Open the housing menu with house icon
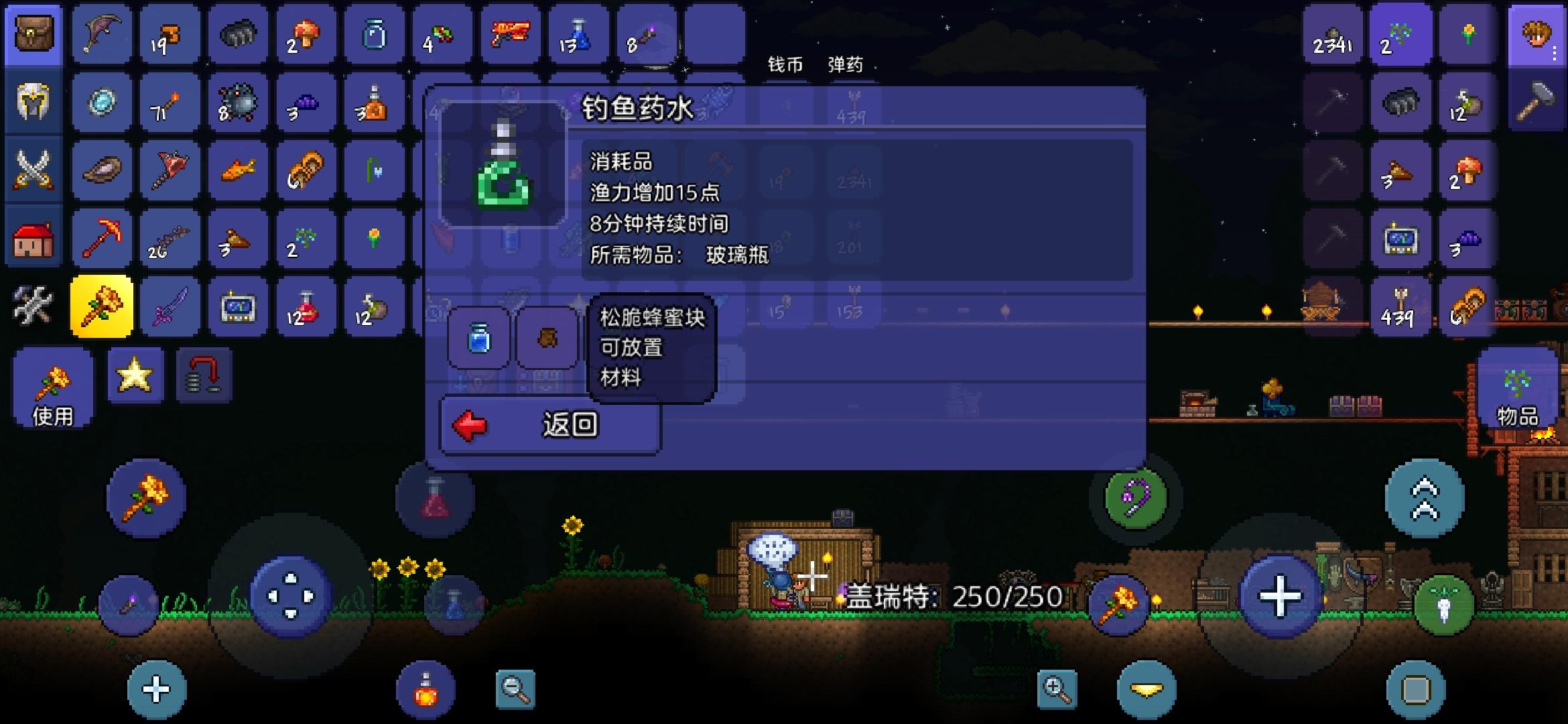This screenshot has height=724, width=1568. (32, 237)
